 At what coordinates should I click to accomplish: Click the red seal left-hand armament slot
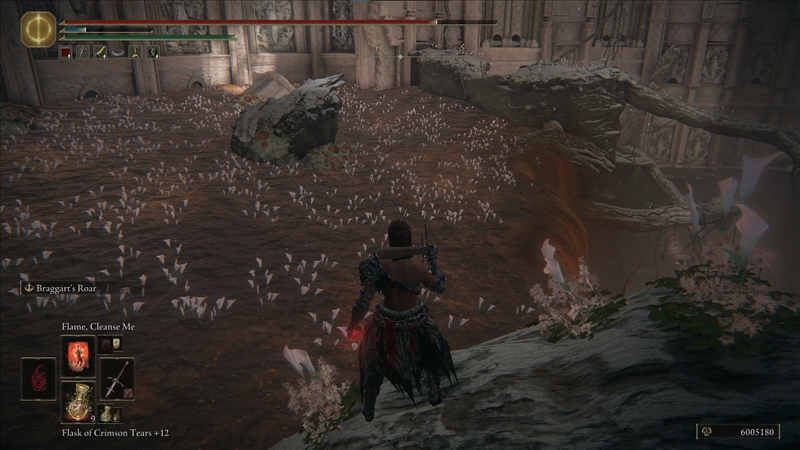point(39,378)
